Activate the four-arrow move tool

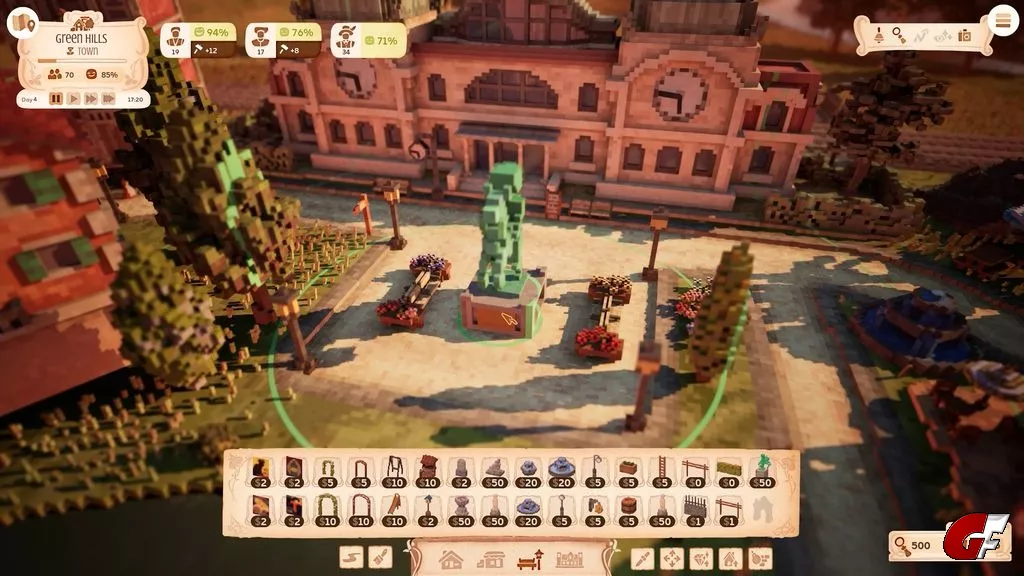(x=672, y=558)
